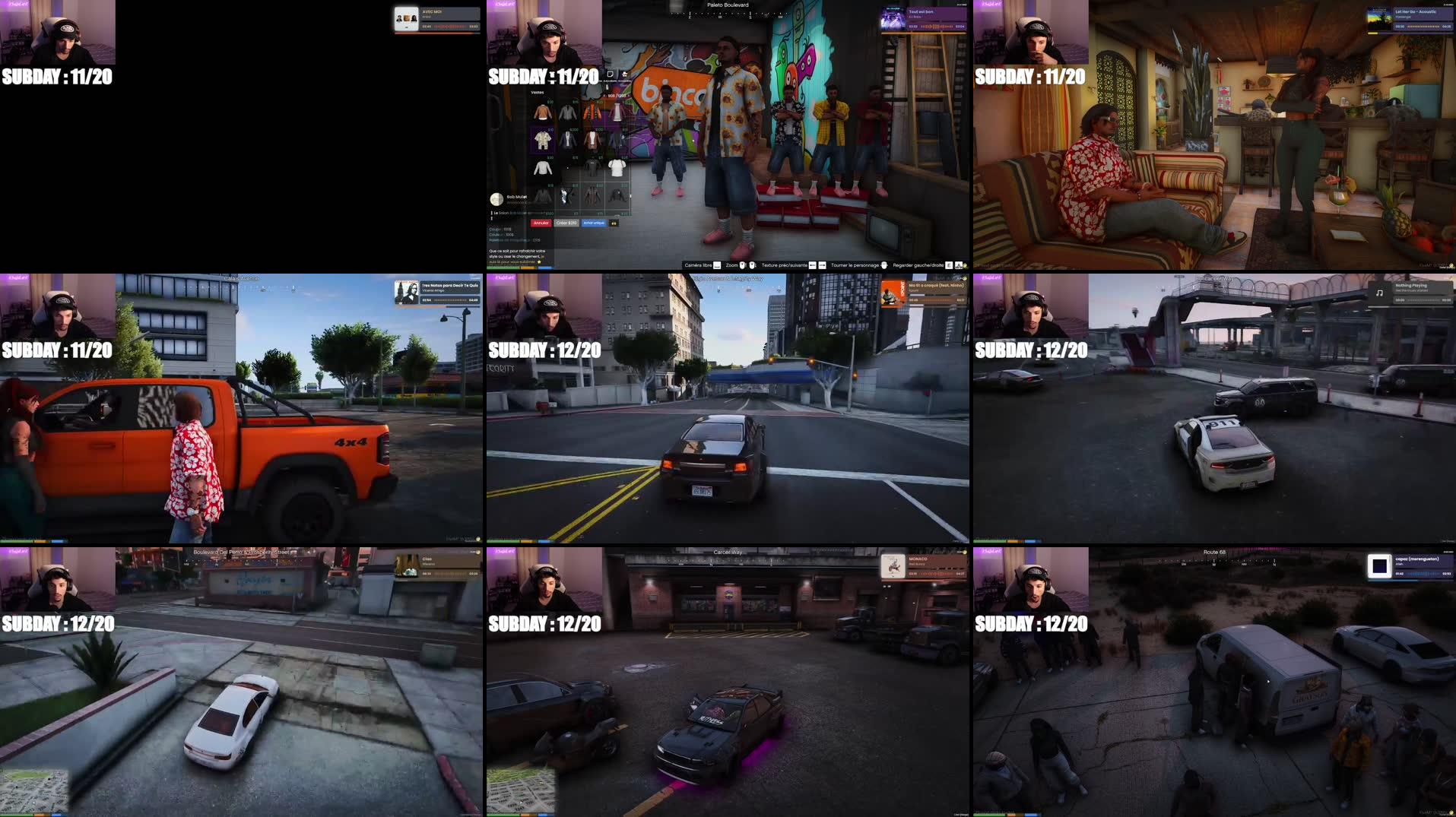Click the Caméra libre mouse icon
Screen dimensions: 1456x817
[716, 265]
